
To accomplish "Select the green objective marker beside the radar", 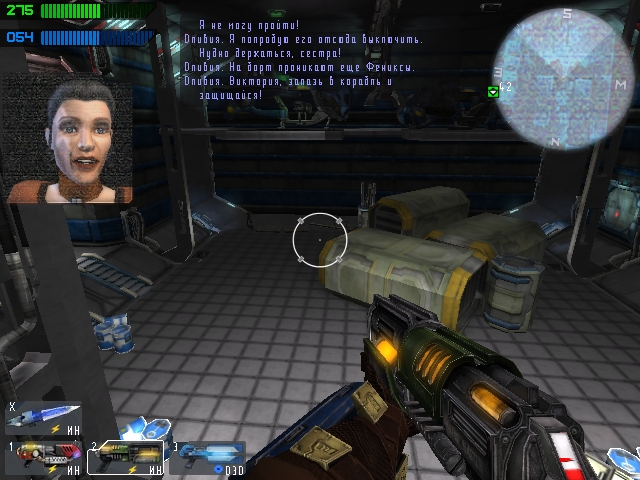I will pos(492,91).
